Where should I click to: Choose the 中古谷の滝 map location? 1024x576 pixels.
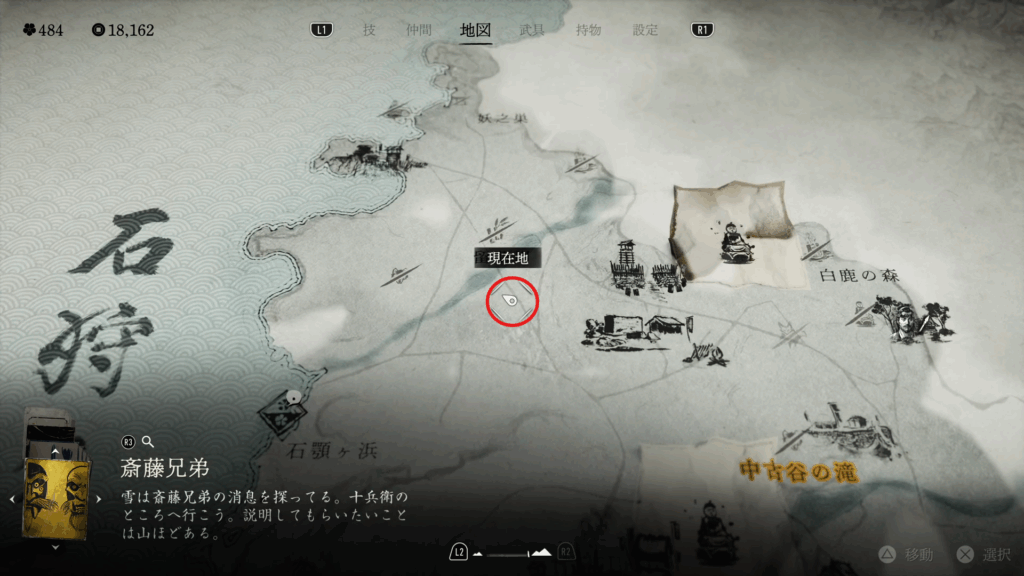pos(800,468)
